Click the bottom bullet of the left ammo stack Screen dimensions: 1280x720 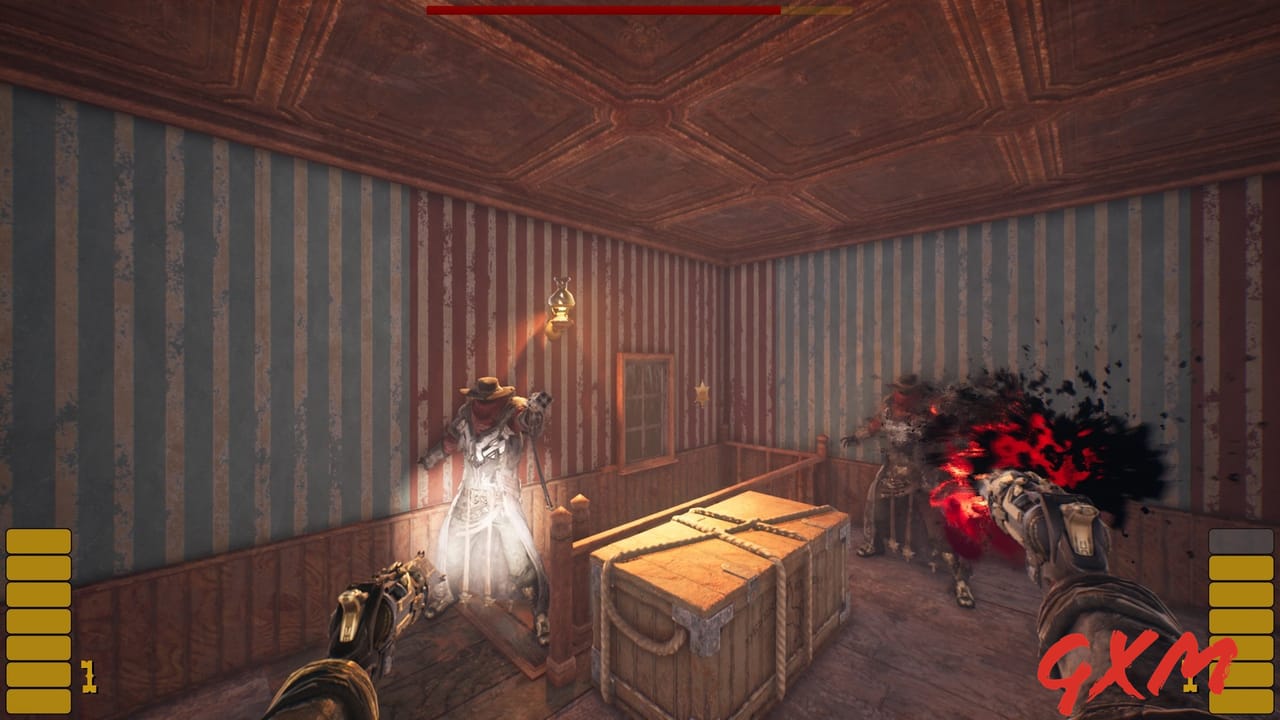pyautogui.click(x=38, y=700)
